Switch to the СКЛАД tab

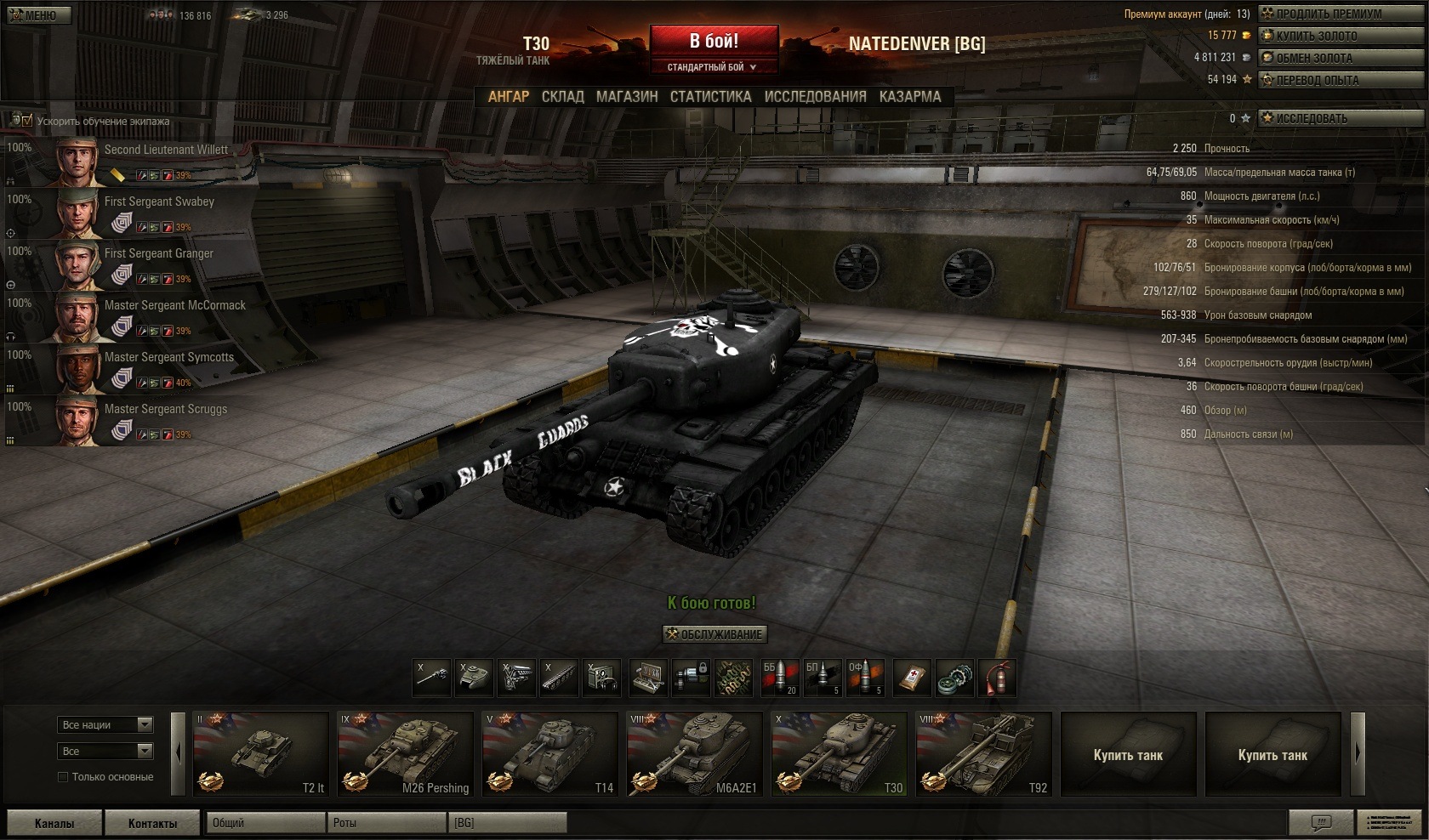[x=562, y=97]
